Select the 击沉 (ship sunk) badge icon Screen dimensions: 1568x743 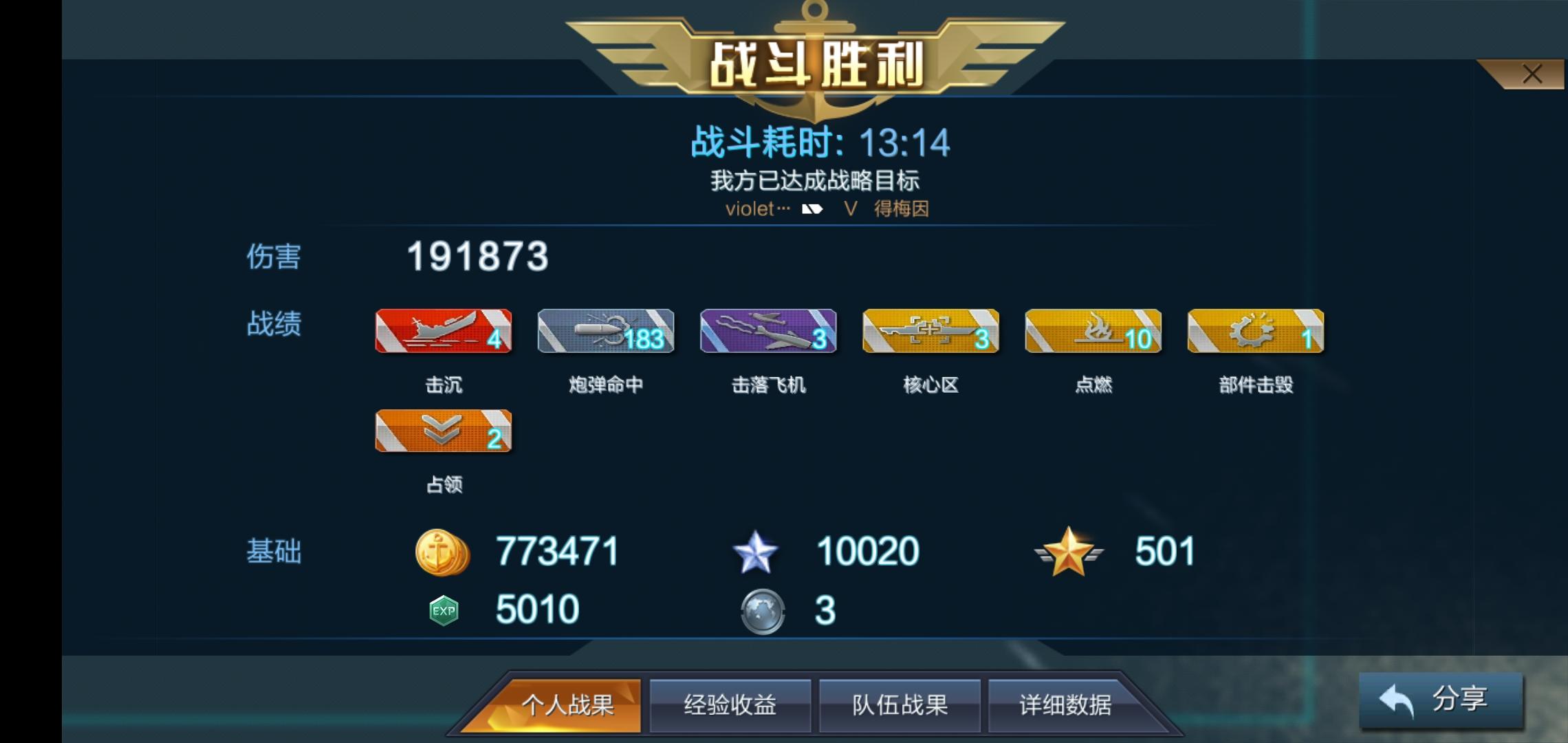click(x=443, y=332)
